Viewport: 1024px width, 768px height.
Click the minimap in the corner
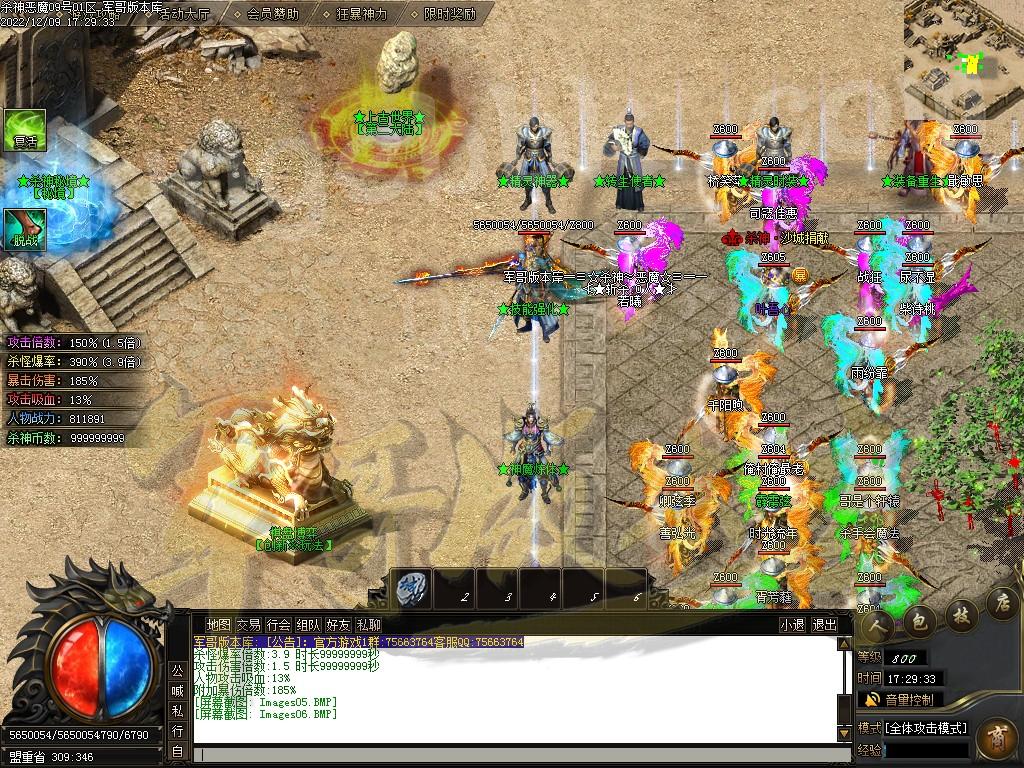click(x=963, y=59)
